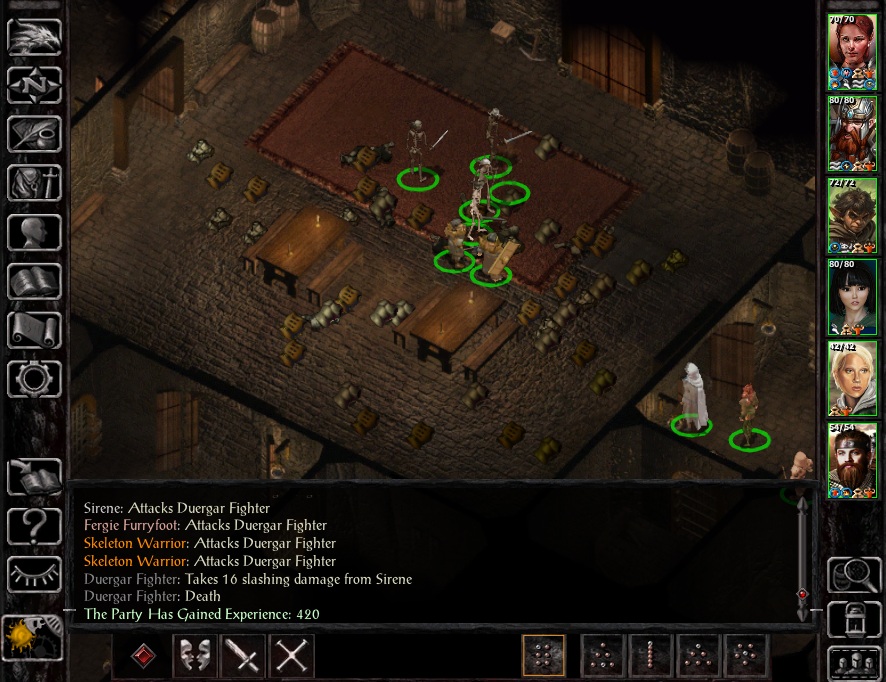The height and width of the screenshot is (682, 886).
Task: Toggle interface with the closed-eye button
Action: point(34,574)
